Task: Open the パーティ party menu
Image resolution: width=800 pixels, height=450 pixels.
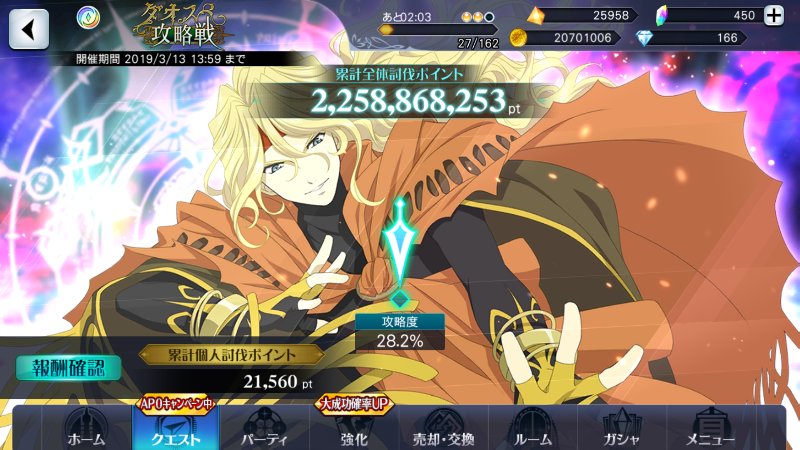Action: [x=265, y=428]
